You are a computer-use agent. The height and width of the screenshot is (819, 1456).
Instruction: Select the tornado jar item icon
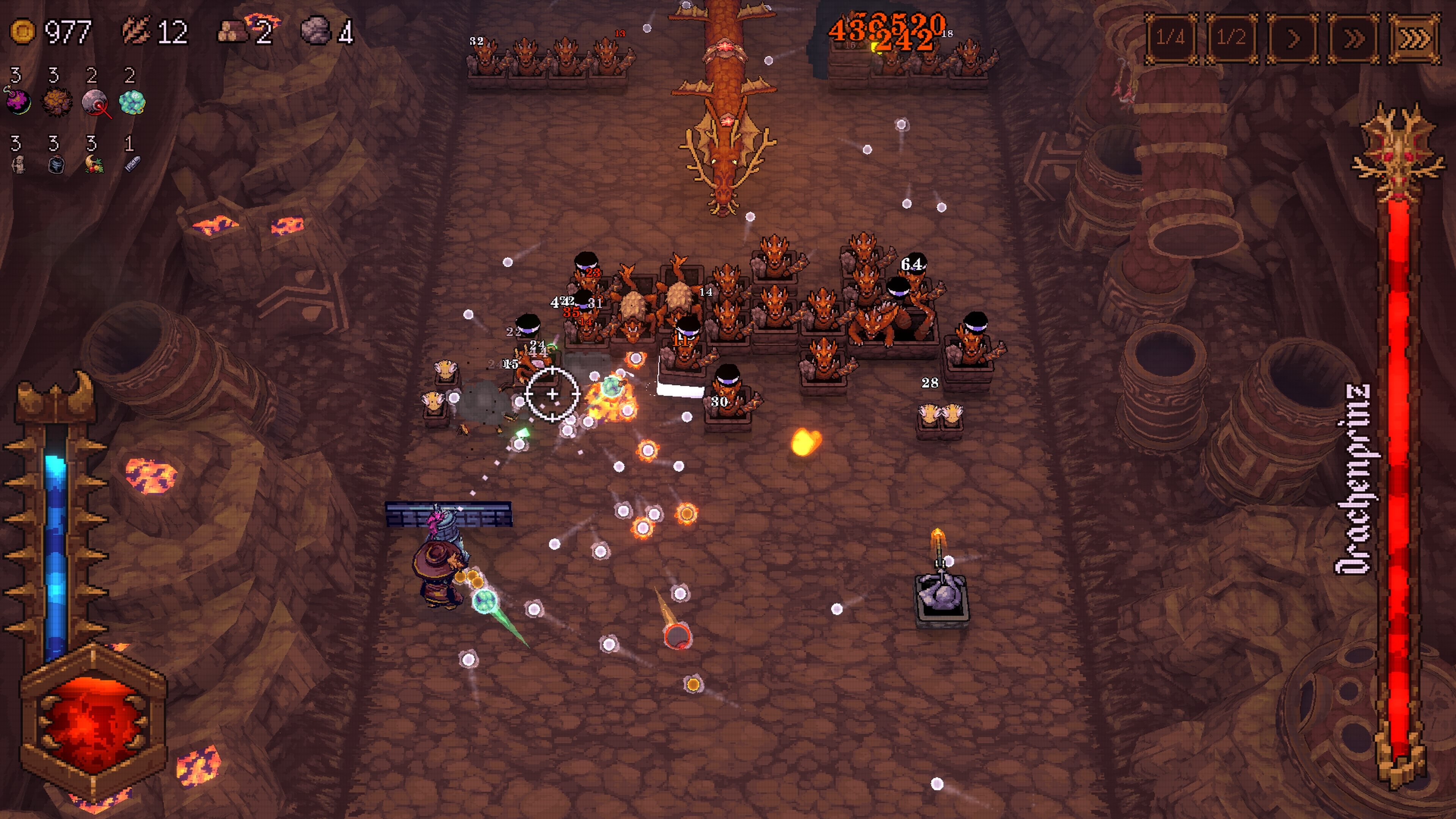click(56, 165)
